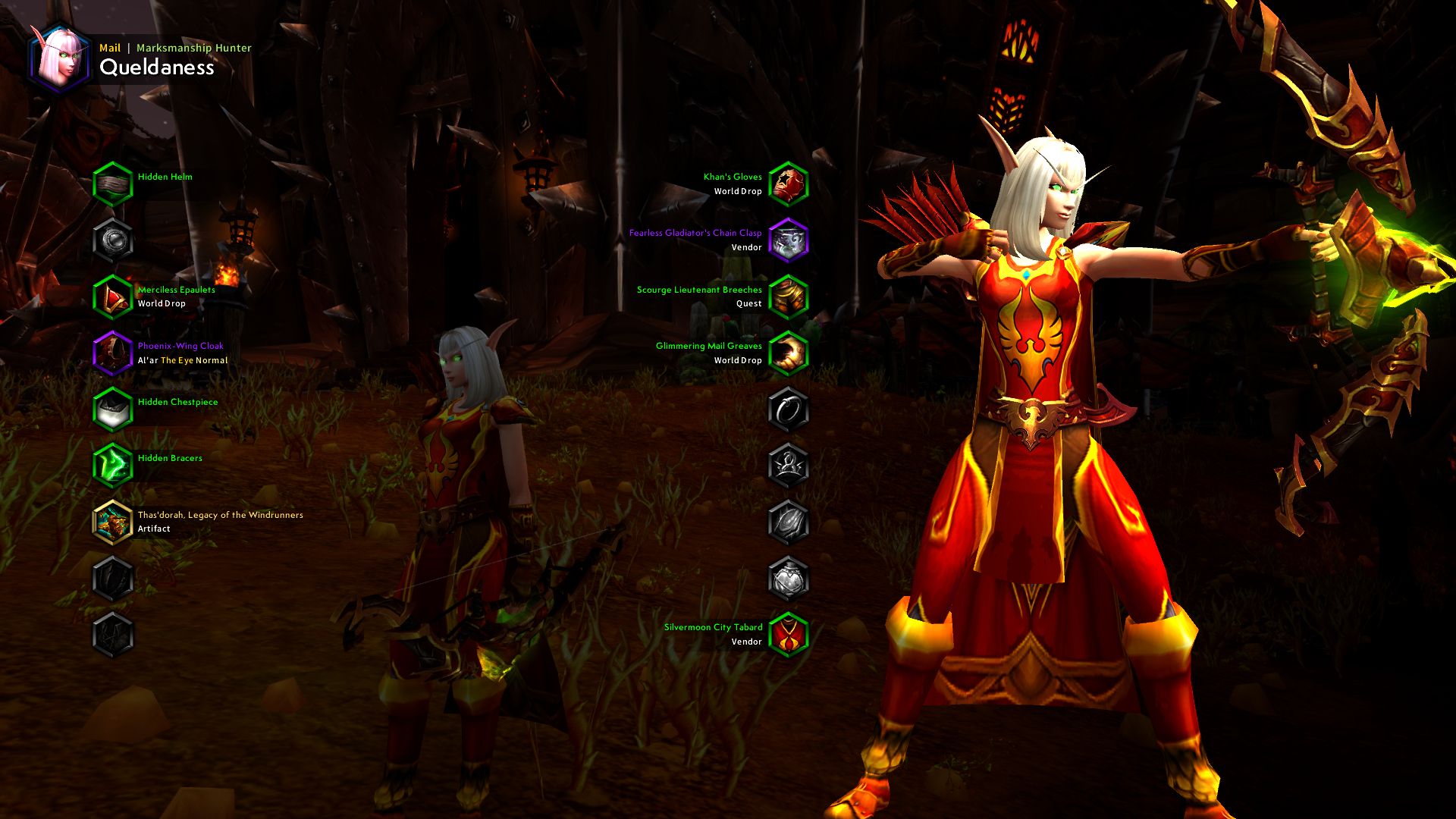Click the Hidden Bracers wrist slot icon
Screen dimensions: 1456x819
(x=113, y=463)
